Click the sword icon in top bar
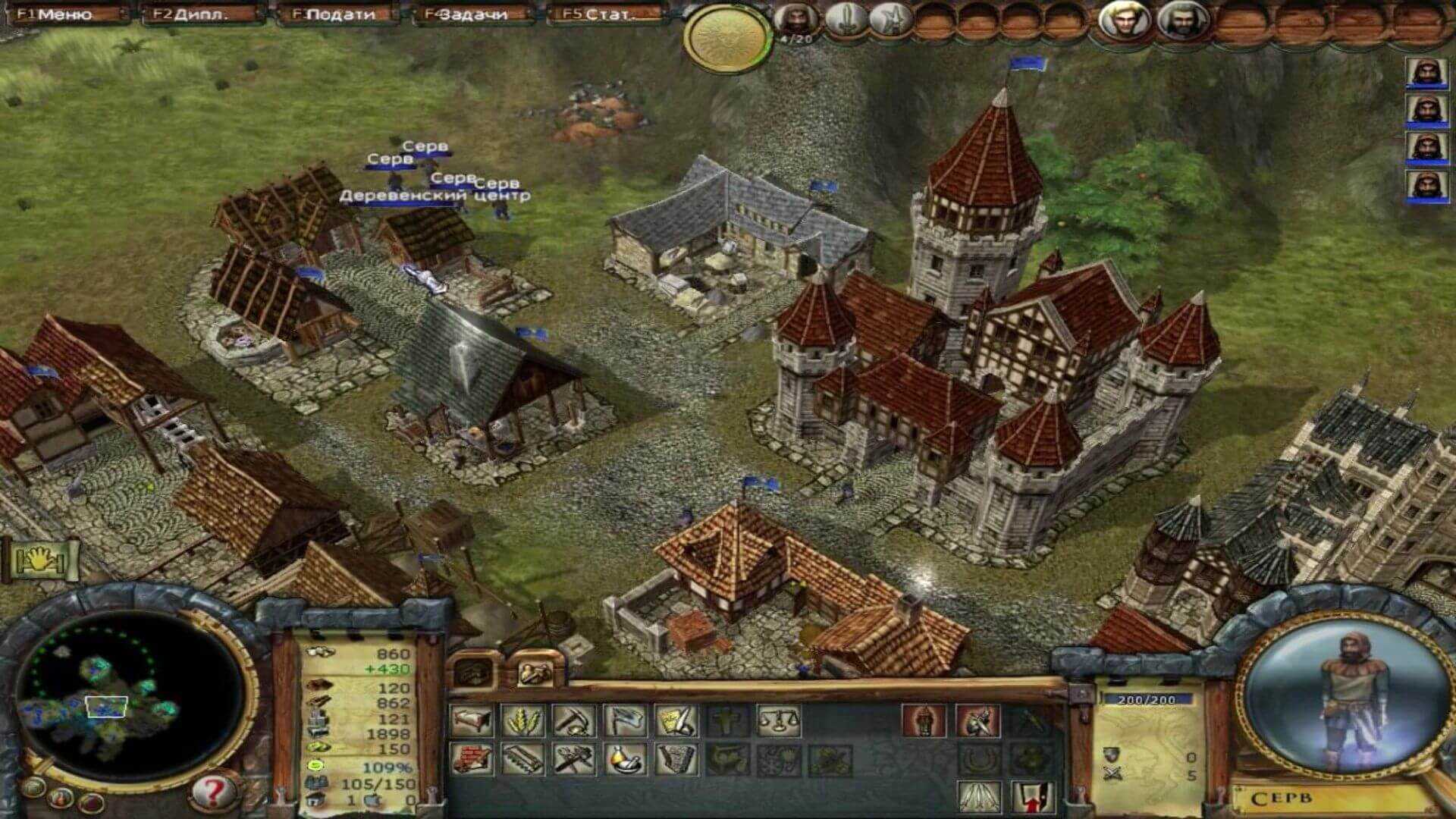 tap(843, 20)
